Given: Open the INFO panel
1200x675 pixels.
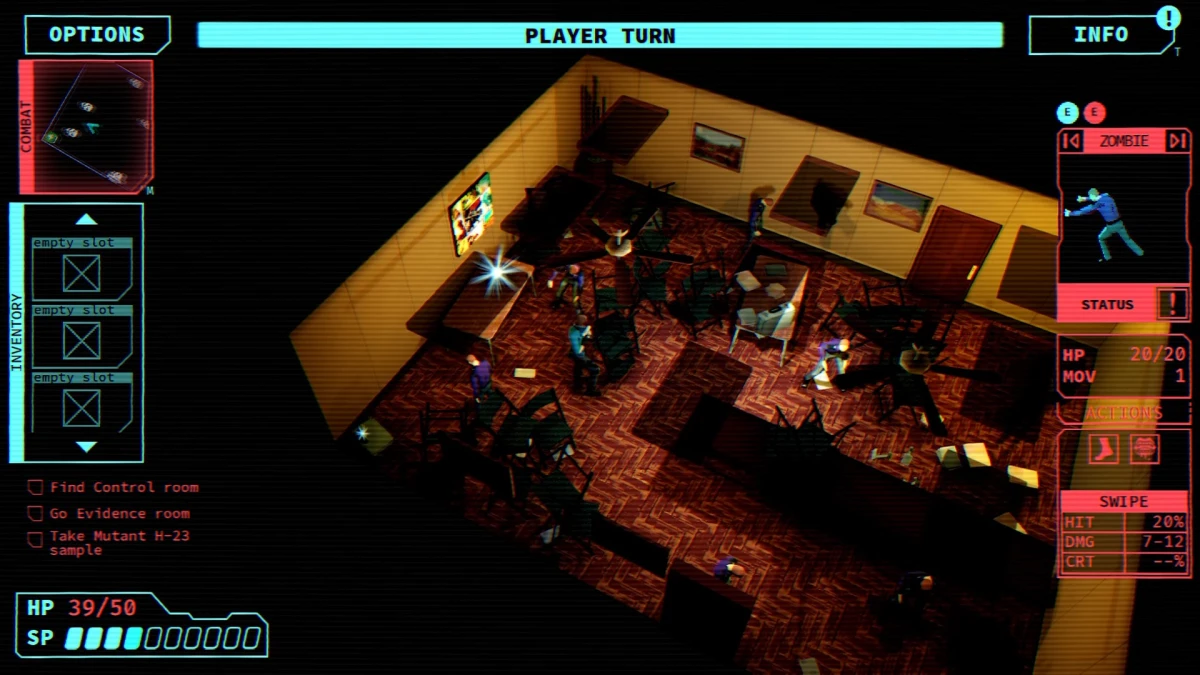Looking at the screenshot, I should [1100, 35].
